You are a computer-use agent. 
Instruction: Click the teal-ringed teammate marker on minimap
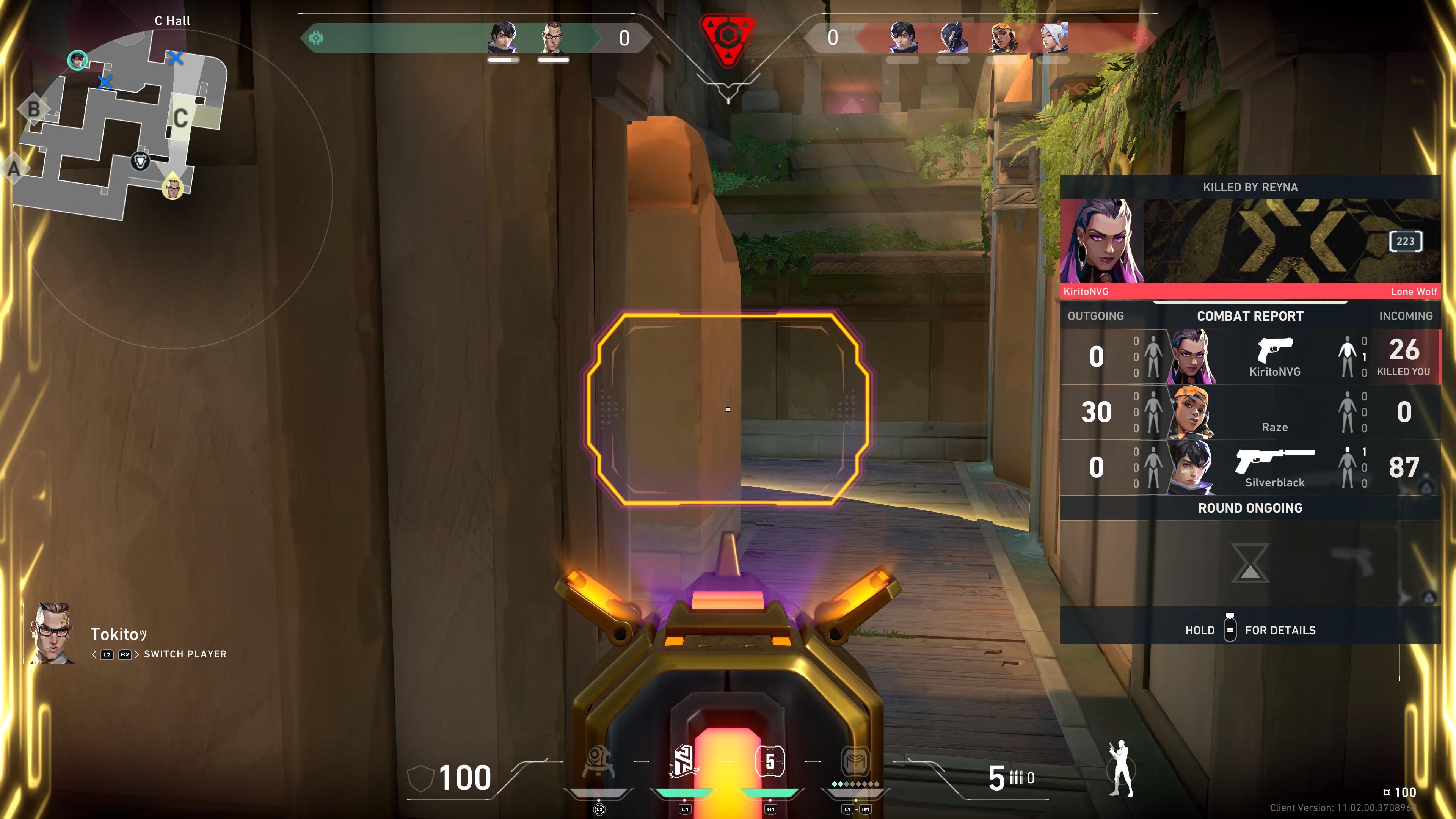(77, 60)
